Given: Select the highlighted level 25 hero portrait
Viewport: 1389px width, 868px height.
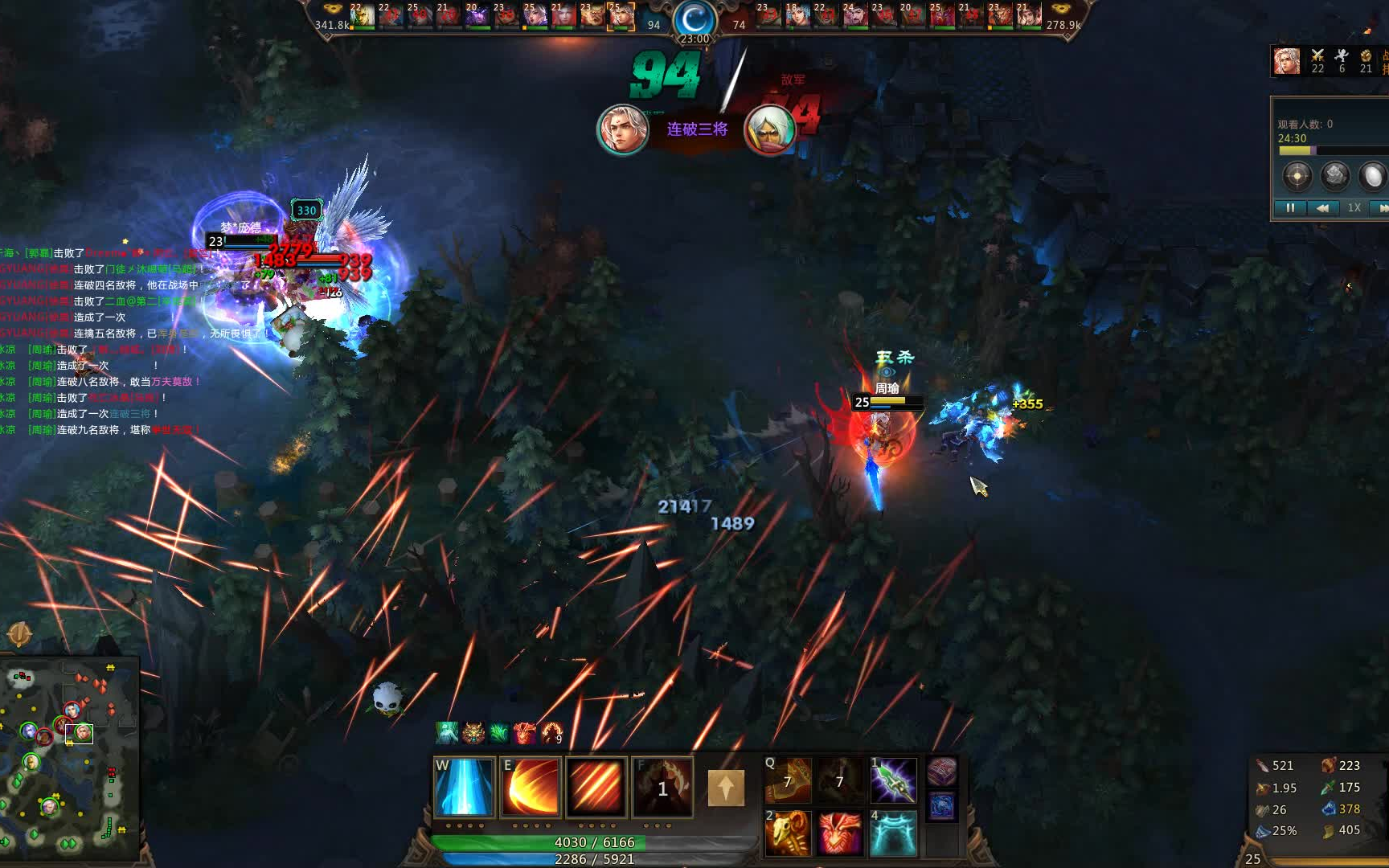Looking at the screenshot, I should coord(620,16).
